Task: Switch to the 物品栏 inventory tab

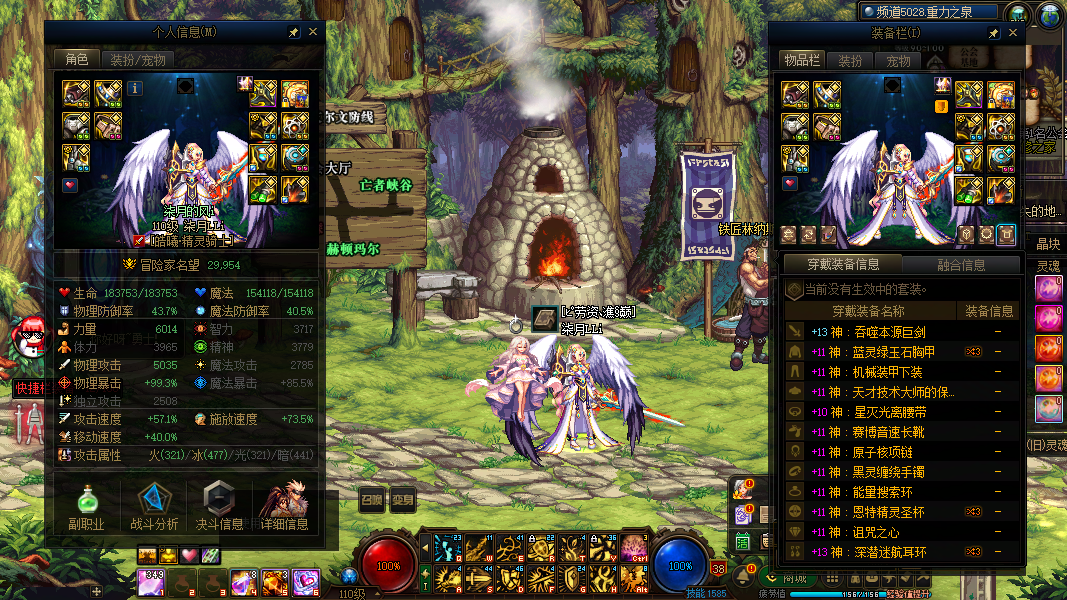Action: tap(801, 61)
